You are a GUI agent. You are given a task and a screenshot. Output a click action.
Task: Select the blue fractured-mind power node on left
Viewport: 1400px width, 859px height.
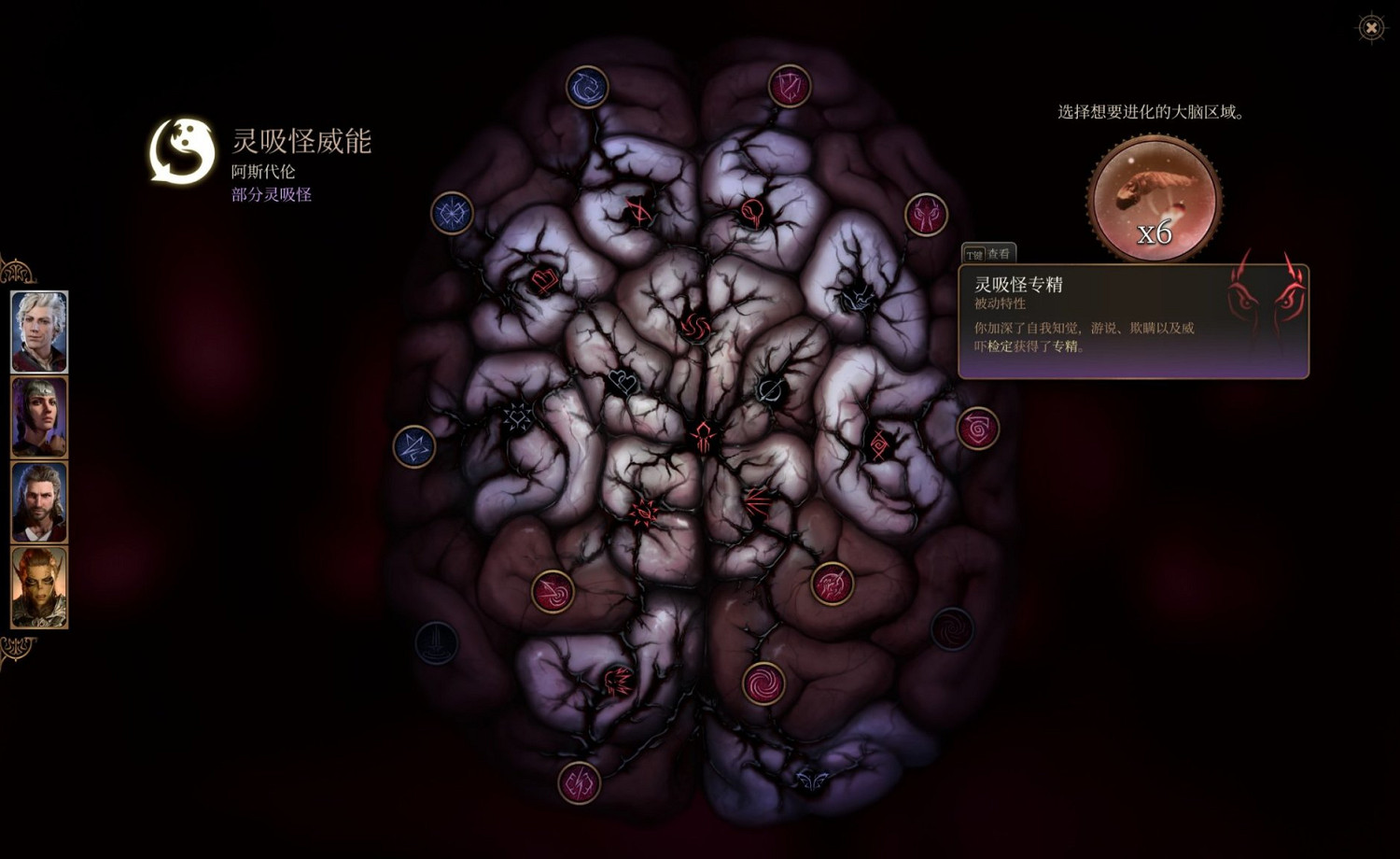point(454,212)
